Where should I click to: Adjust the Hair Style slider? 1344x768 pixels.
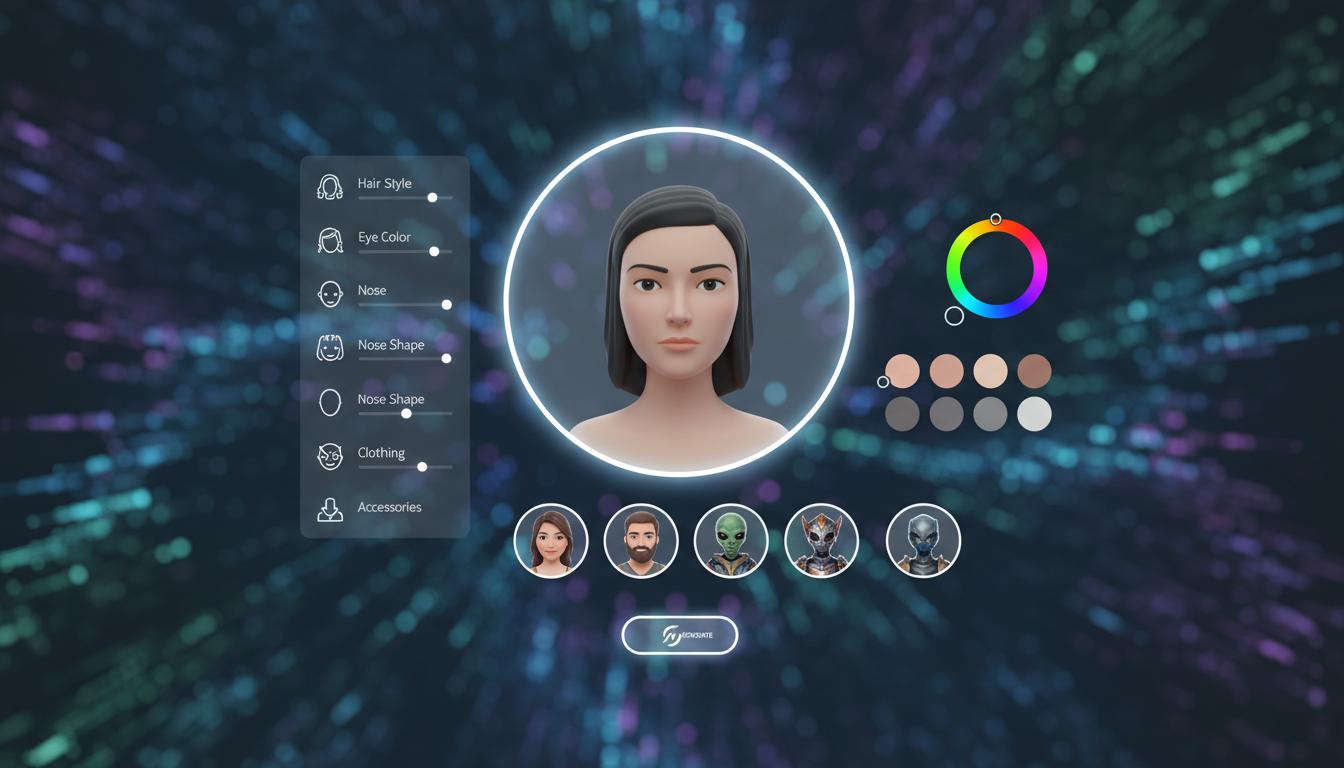pos(432,198)
